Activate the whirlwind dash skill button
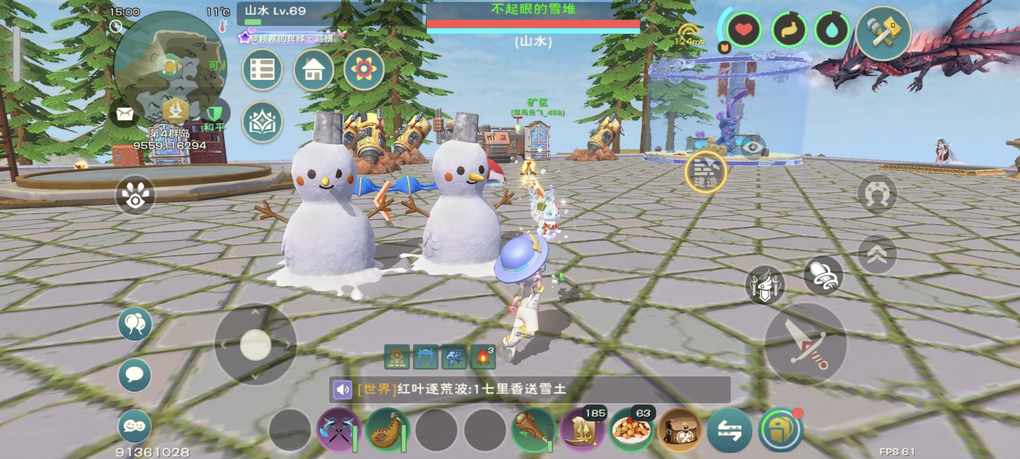 point(823,275)
